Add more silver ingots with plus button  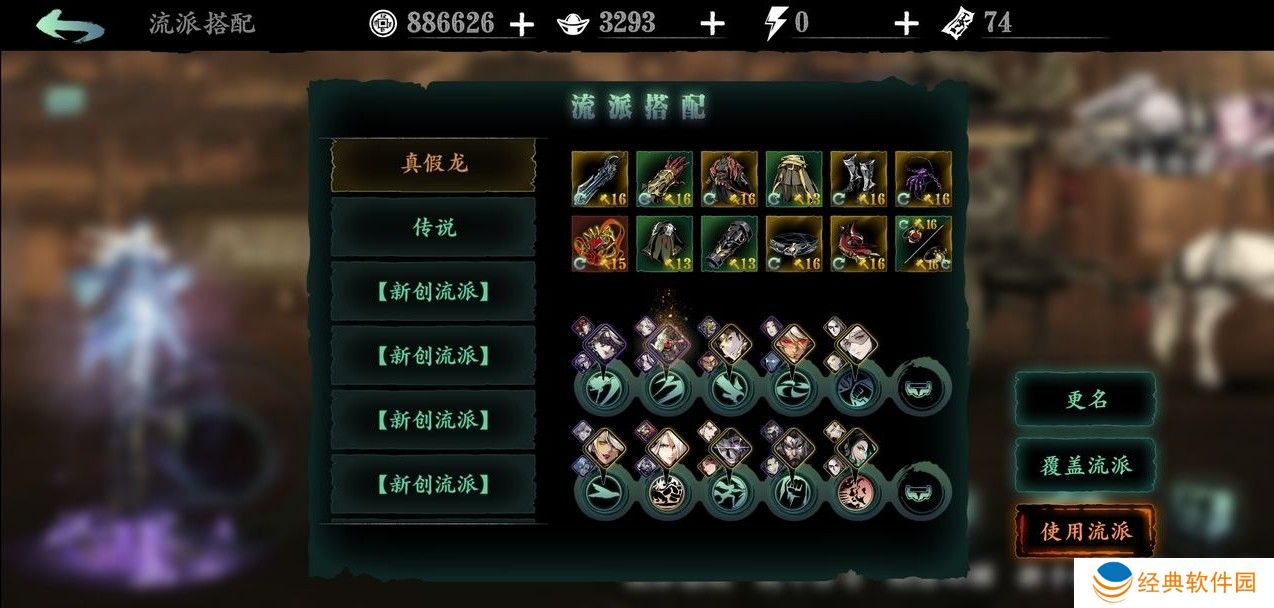coord(711,25)
